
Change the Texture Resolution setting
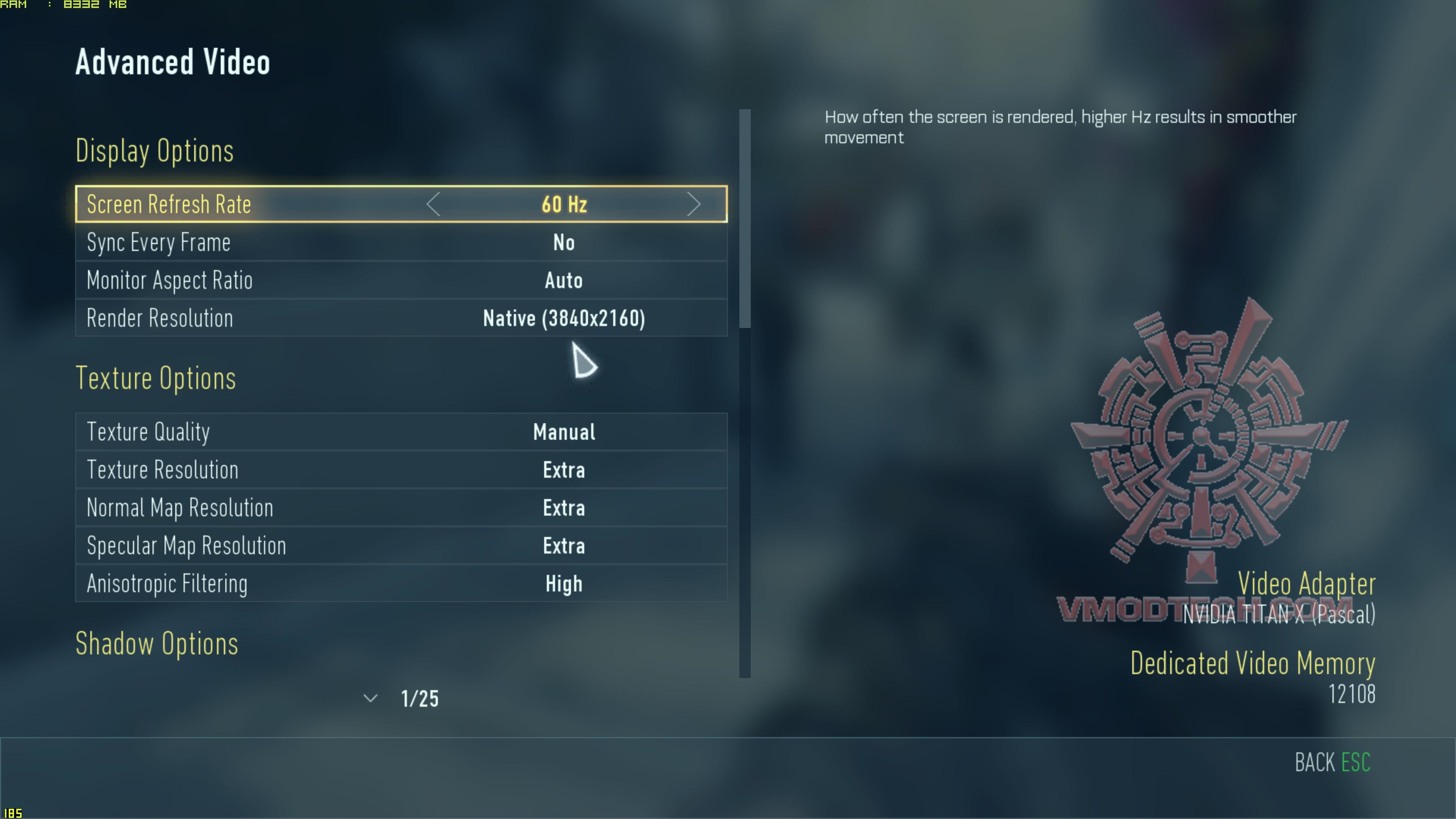tap(401, 470)
